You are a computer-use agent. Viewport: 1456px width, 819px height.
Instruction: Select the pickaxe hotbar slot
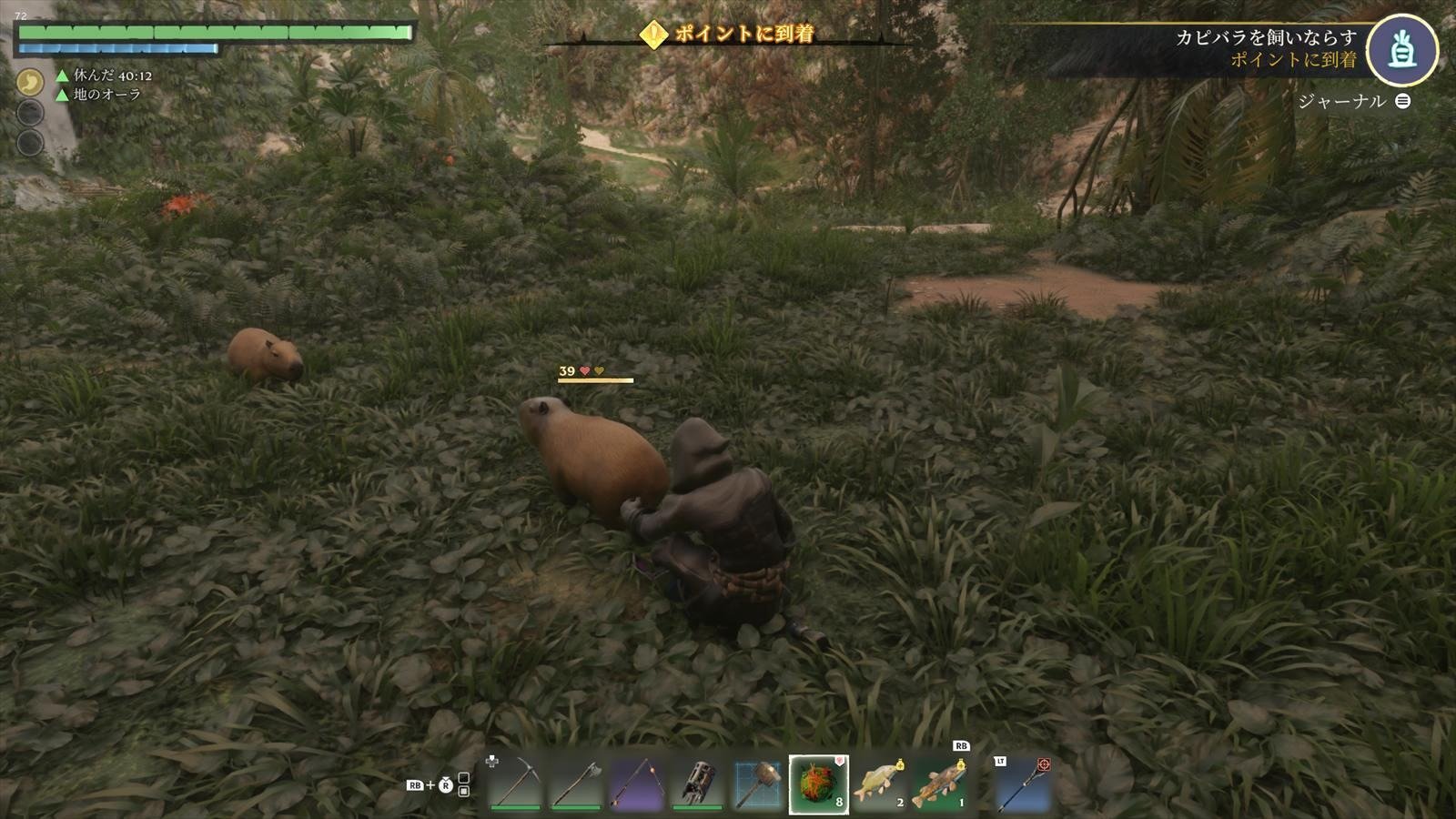pos(515,784)
